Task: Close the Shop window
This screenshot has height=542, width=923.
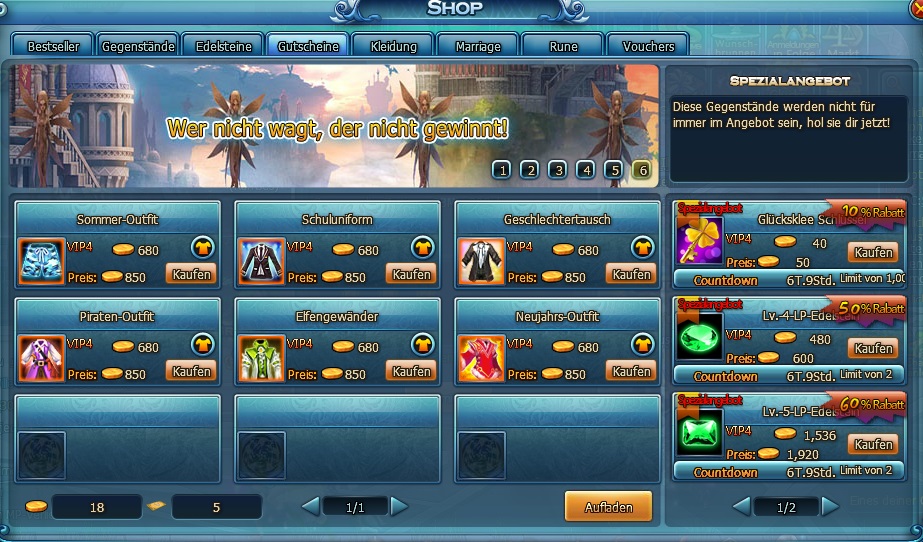Action: (x=916, y=8)
